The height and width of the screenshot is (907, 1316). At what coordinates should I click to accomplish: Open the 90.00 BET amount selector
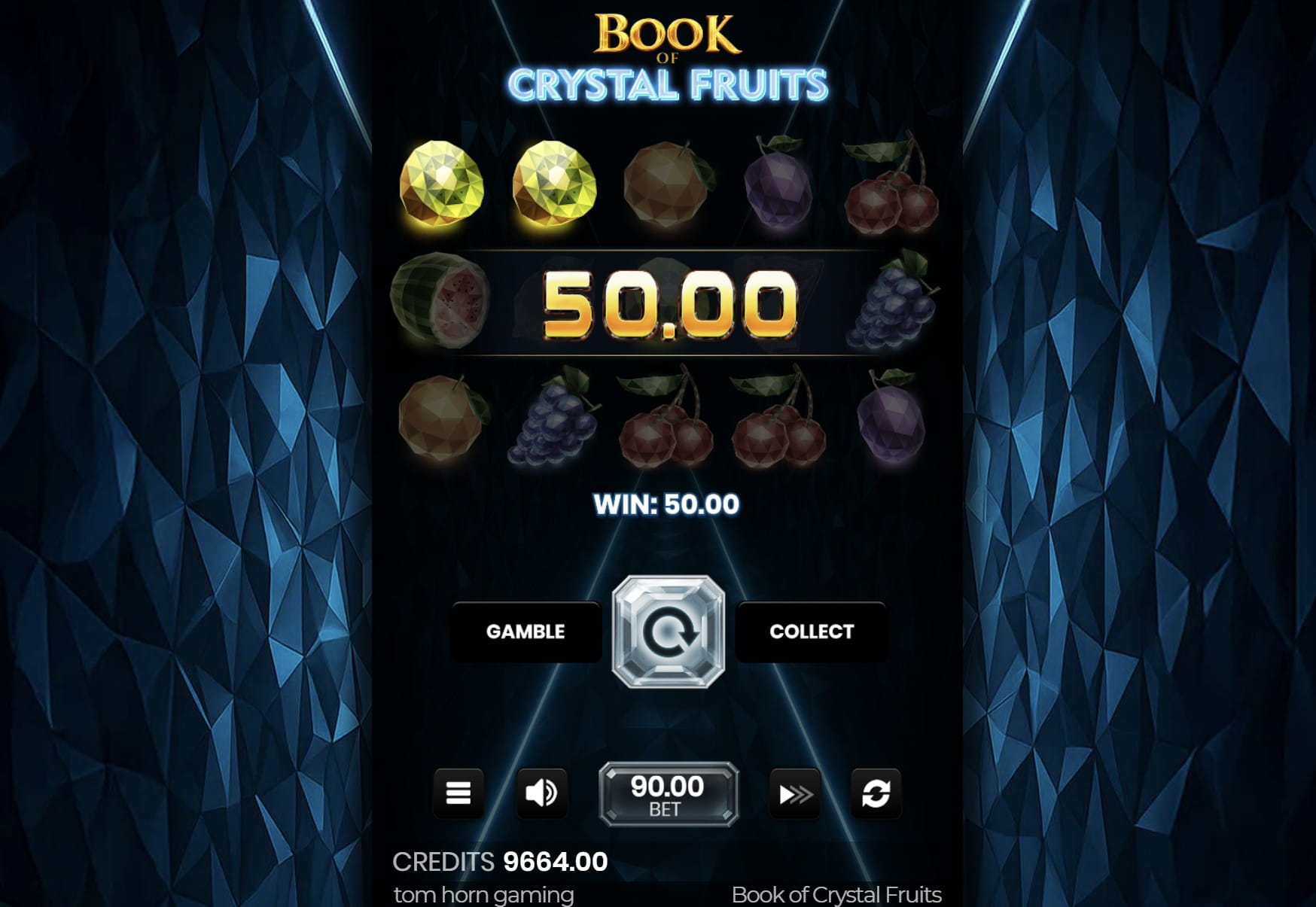[x=667, y=793]
